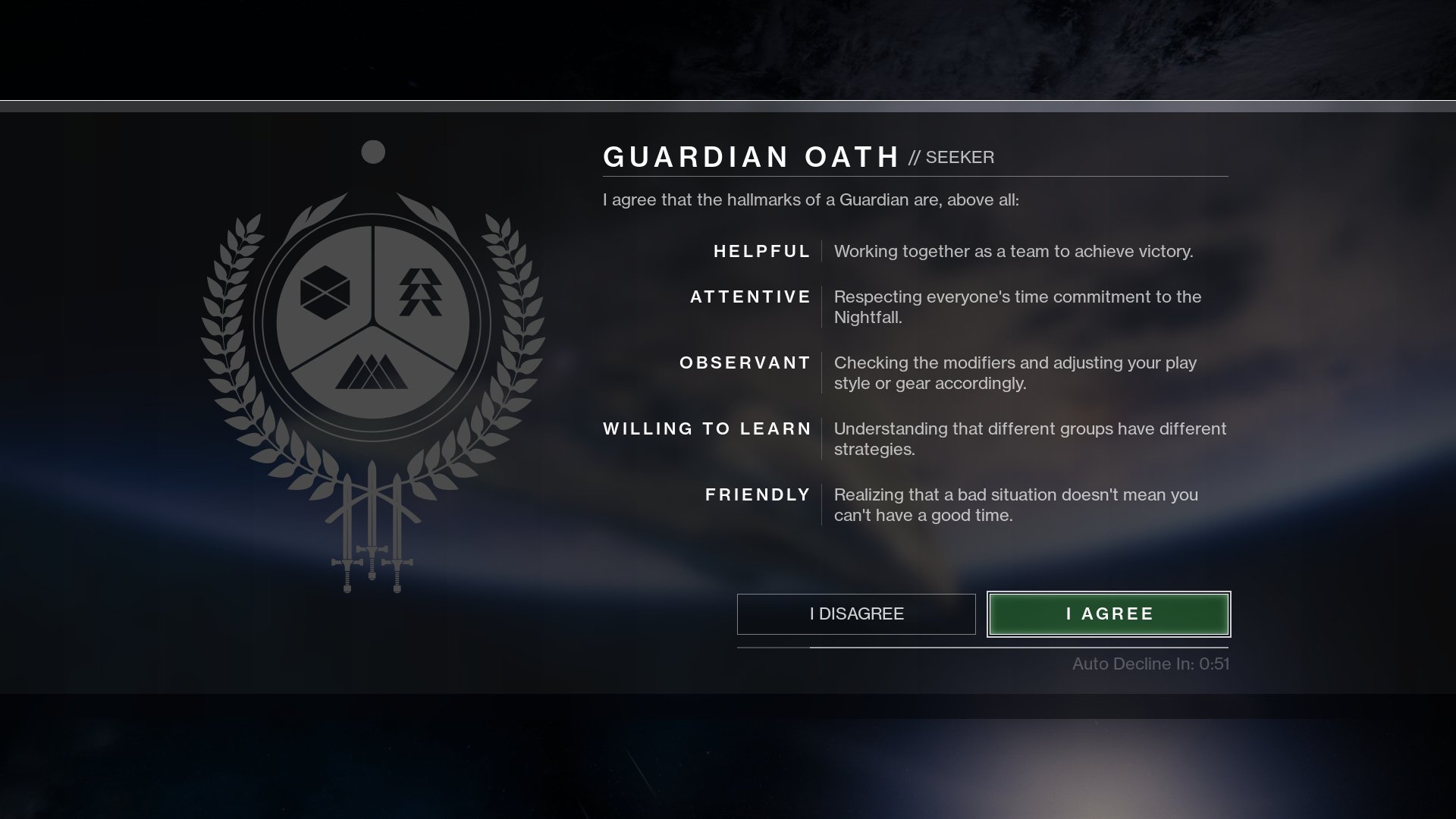Select the SEEKER label next to the title
The width and height of the screenshot is (1456, 819).
(959, 158)
